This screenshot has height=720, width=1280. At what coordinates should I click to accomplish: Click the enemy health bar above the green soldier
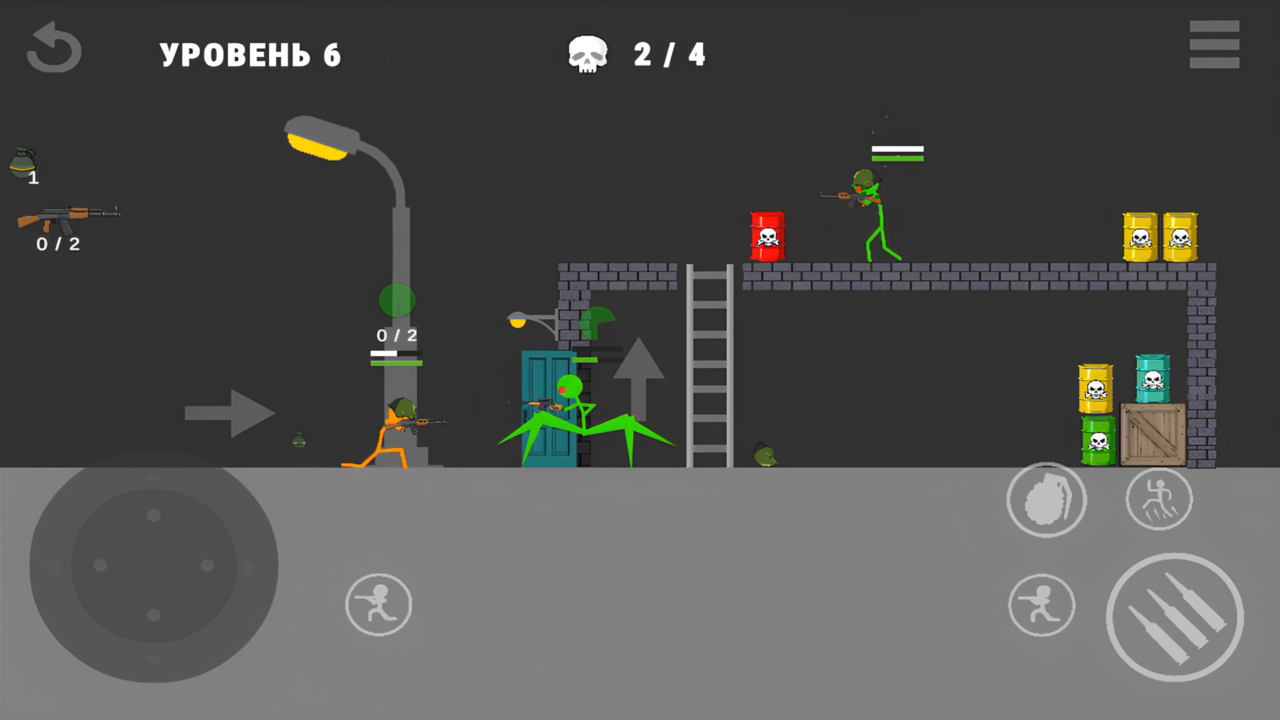[x=896, y=152]
